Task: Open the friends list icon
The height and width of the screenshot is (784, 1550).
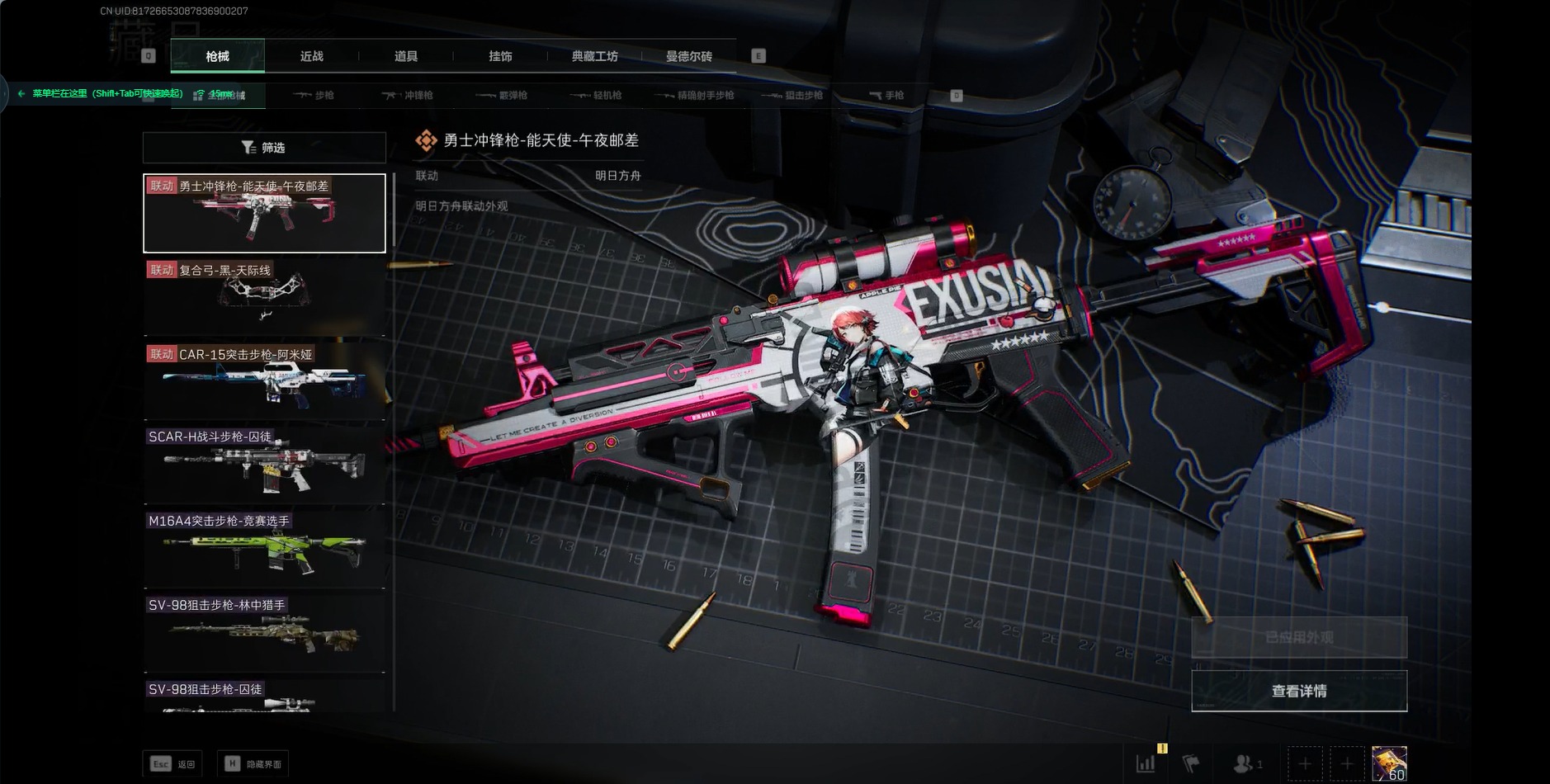Action: click(1245, 764)
